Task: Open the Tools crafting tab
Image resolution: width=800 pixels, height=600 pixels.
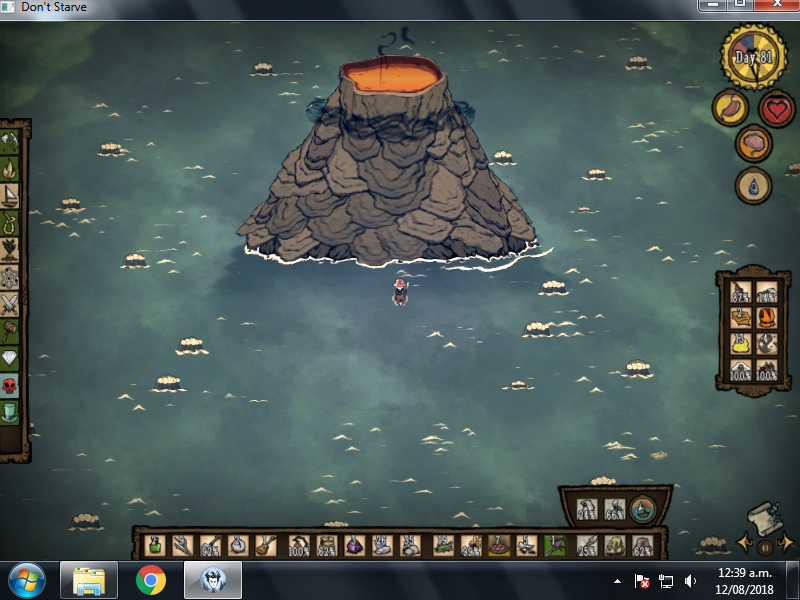Action: 11,141
